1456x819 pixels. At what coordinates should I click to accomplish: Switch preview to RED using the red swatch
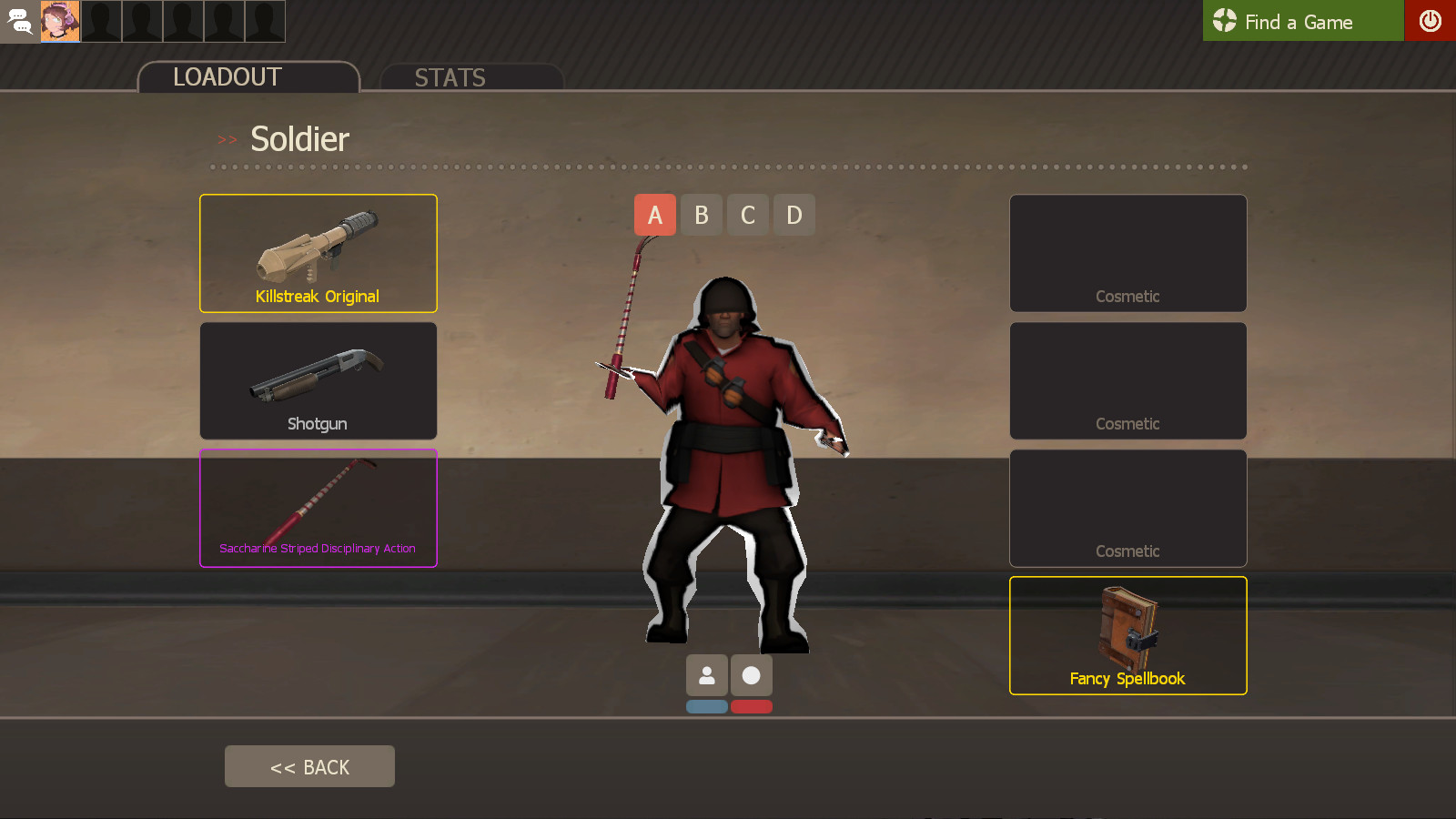coord(752,706)
